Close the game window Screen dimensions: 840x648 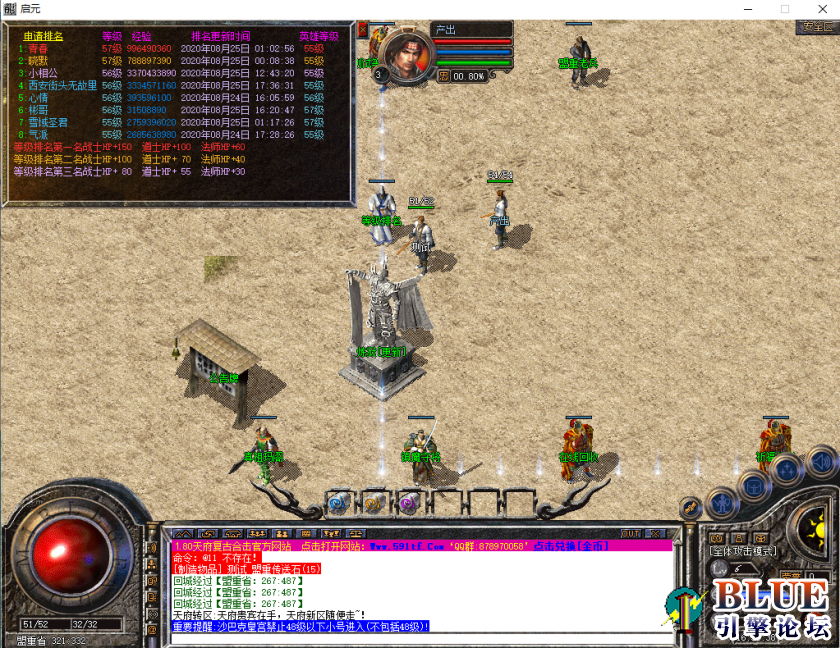[816, 8]
